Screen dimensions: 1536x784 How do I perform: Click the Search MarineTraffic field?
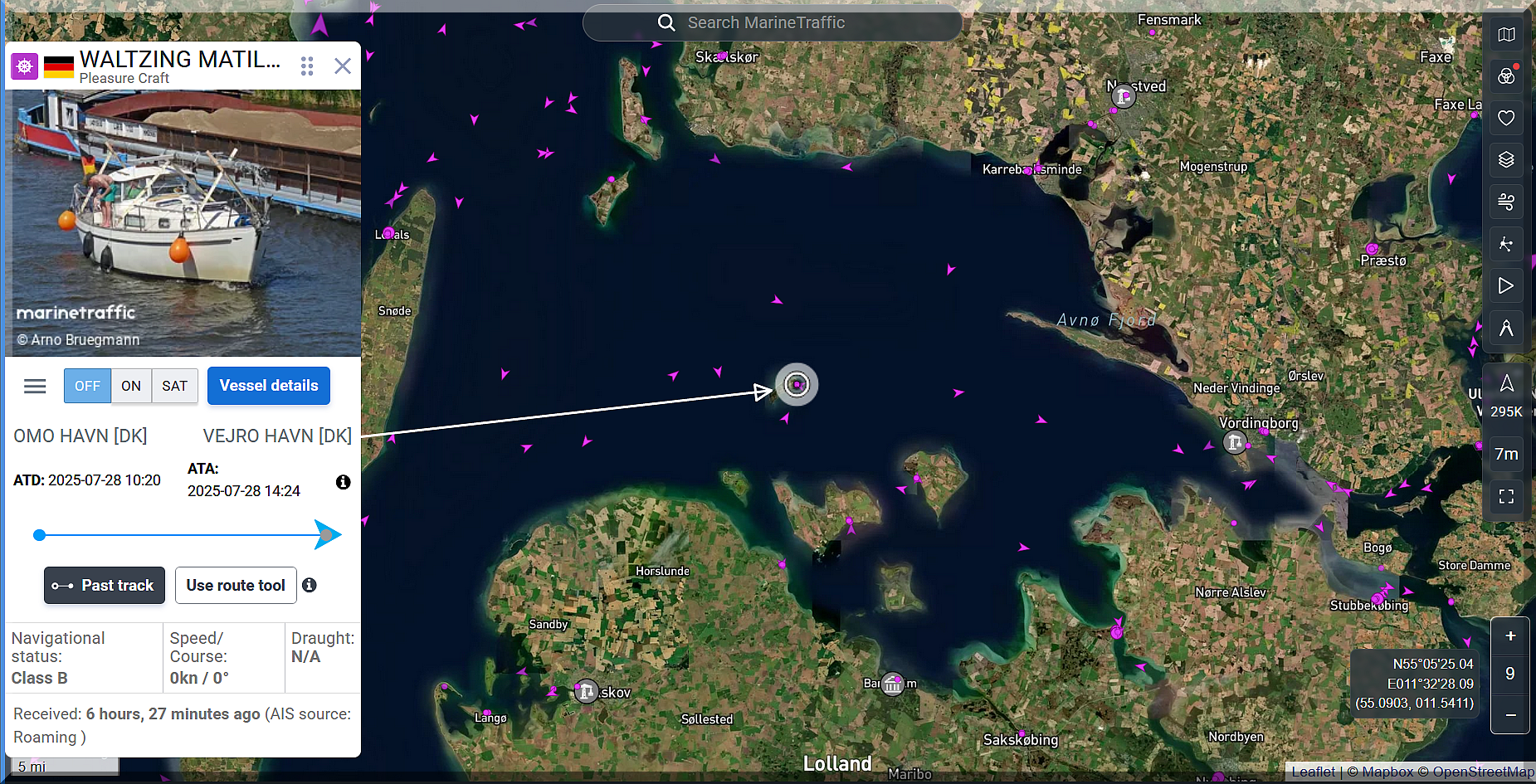coord(772,23)
